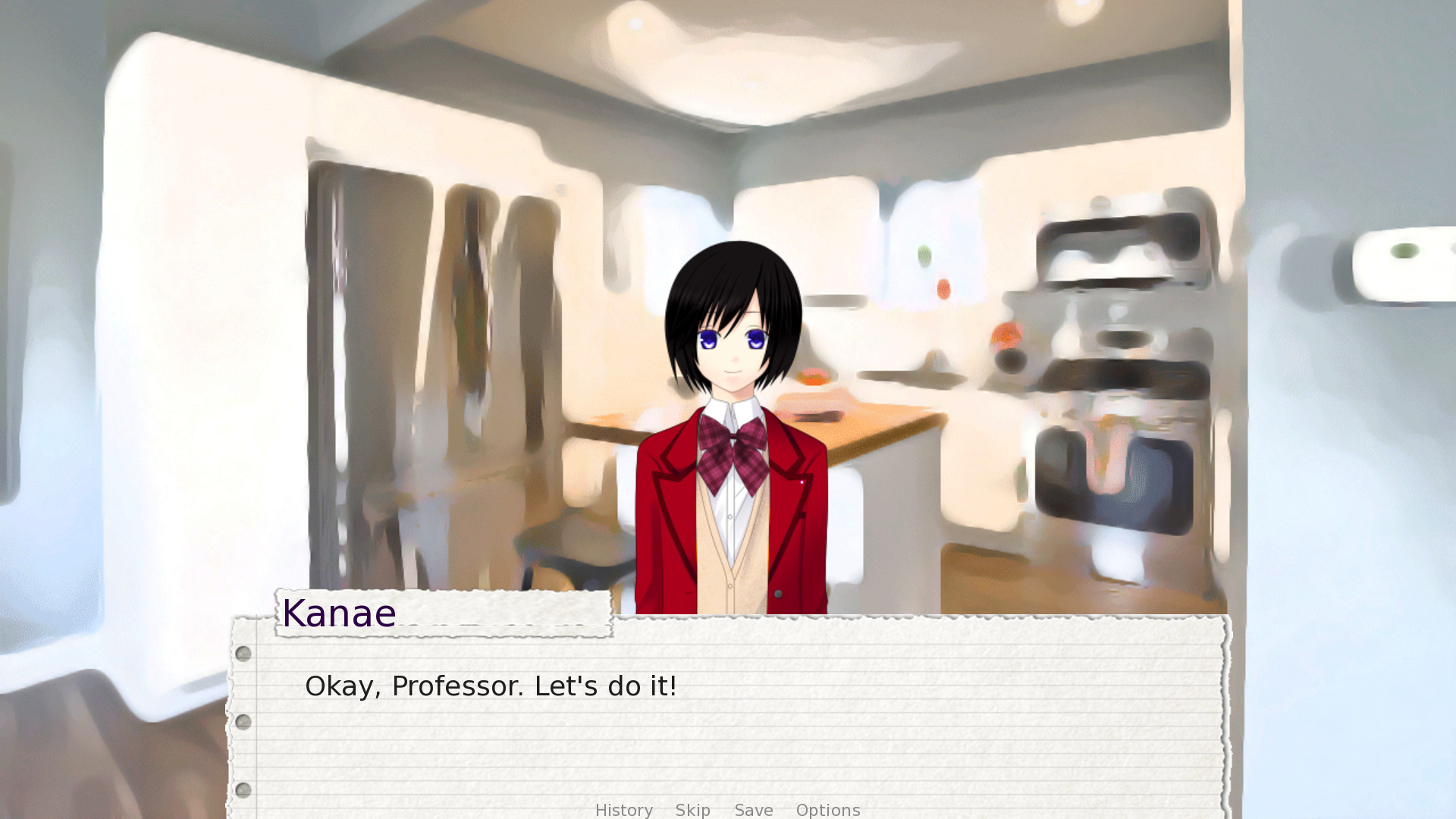Open the History log

click(623, 810)
